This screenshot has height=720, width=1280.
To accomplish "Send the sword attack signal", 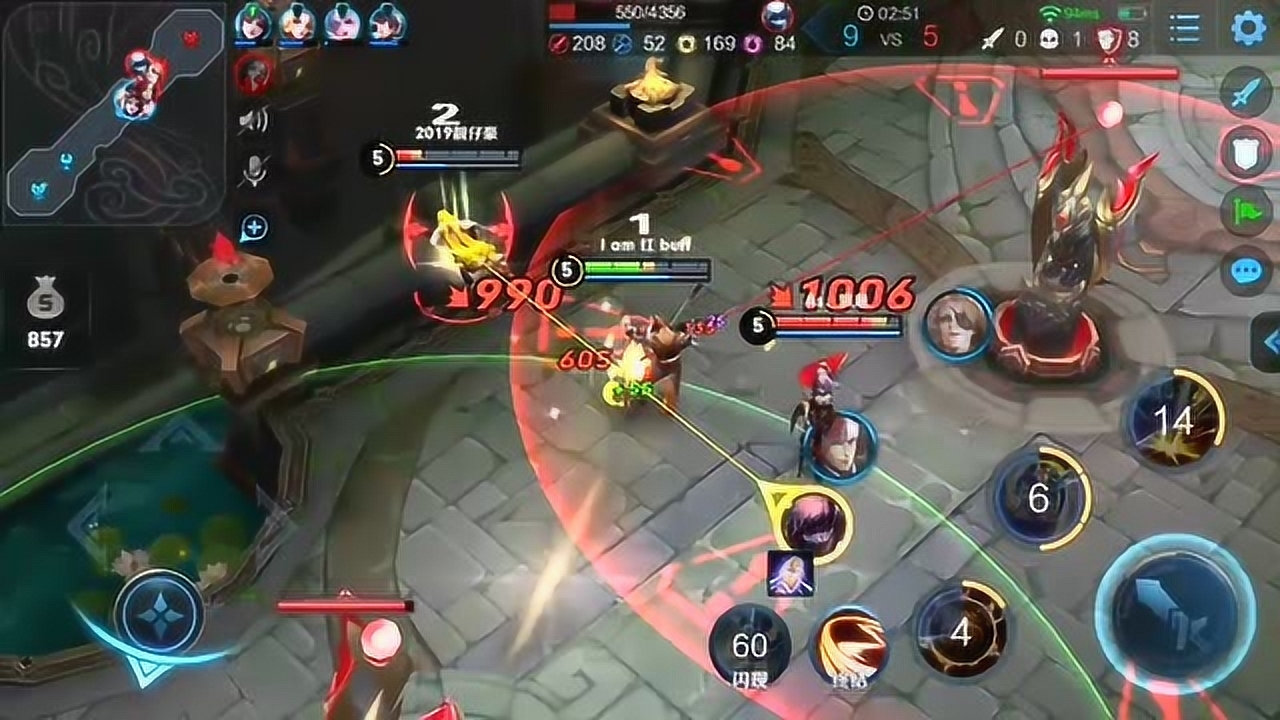I will pos(1245,94).
